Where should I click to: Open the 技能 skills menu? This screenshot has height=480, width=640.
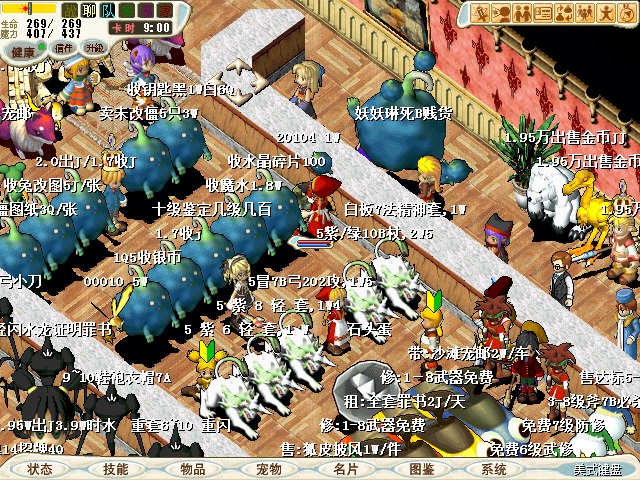(116, 468)
